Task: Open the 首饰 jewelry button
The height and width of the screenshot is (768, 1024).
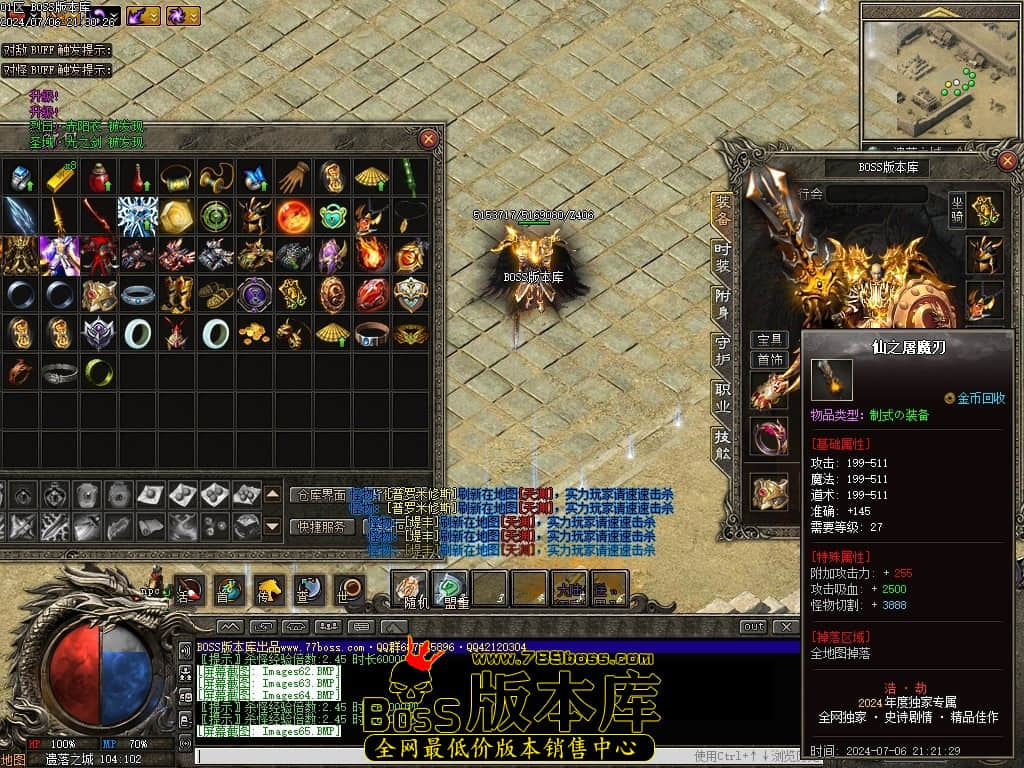Action: click(769, 359)
